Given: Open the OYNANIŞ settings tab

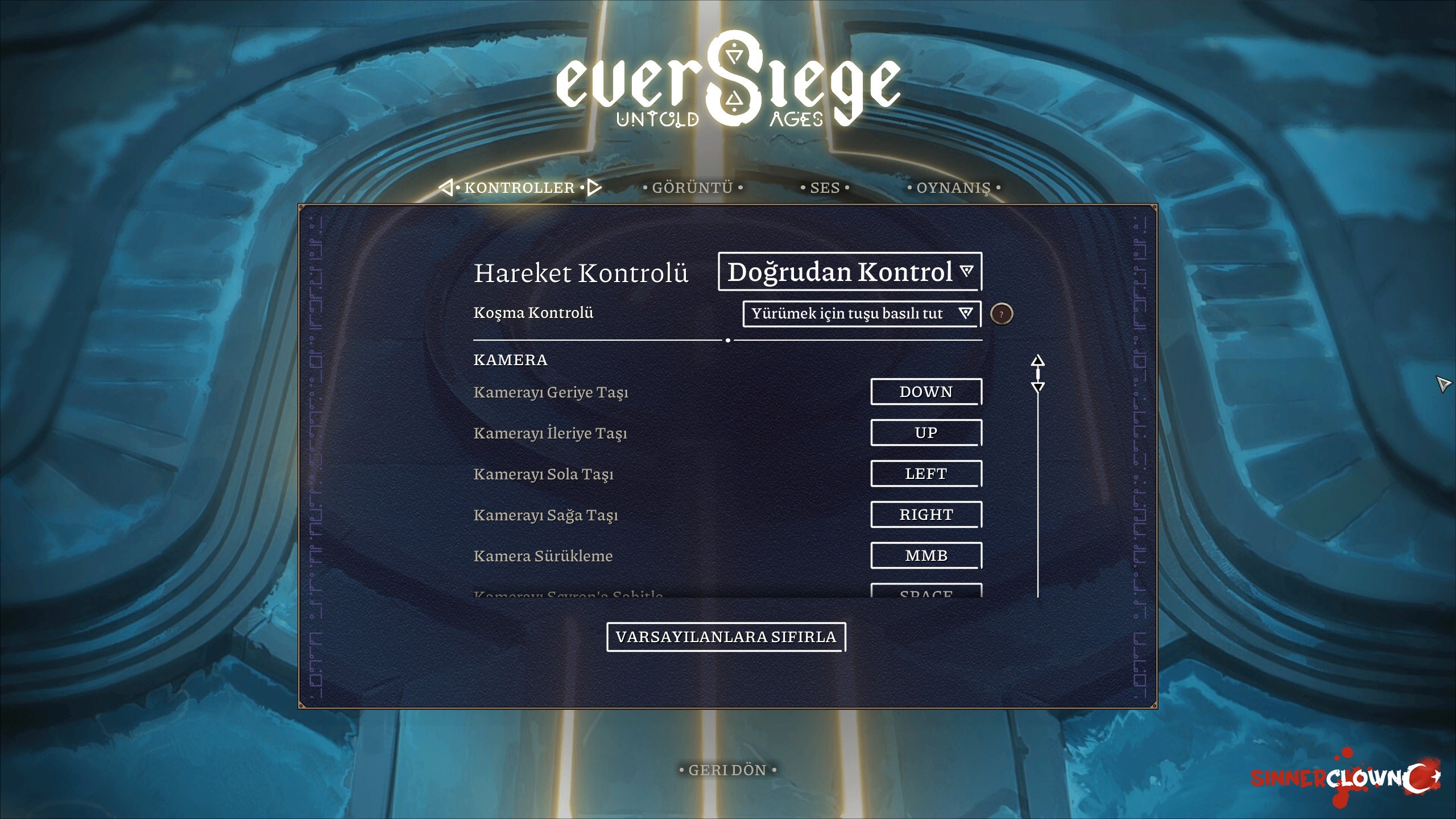Looking at the screenshot, I should point(955,187).
